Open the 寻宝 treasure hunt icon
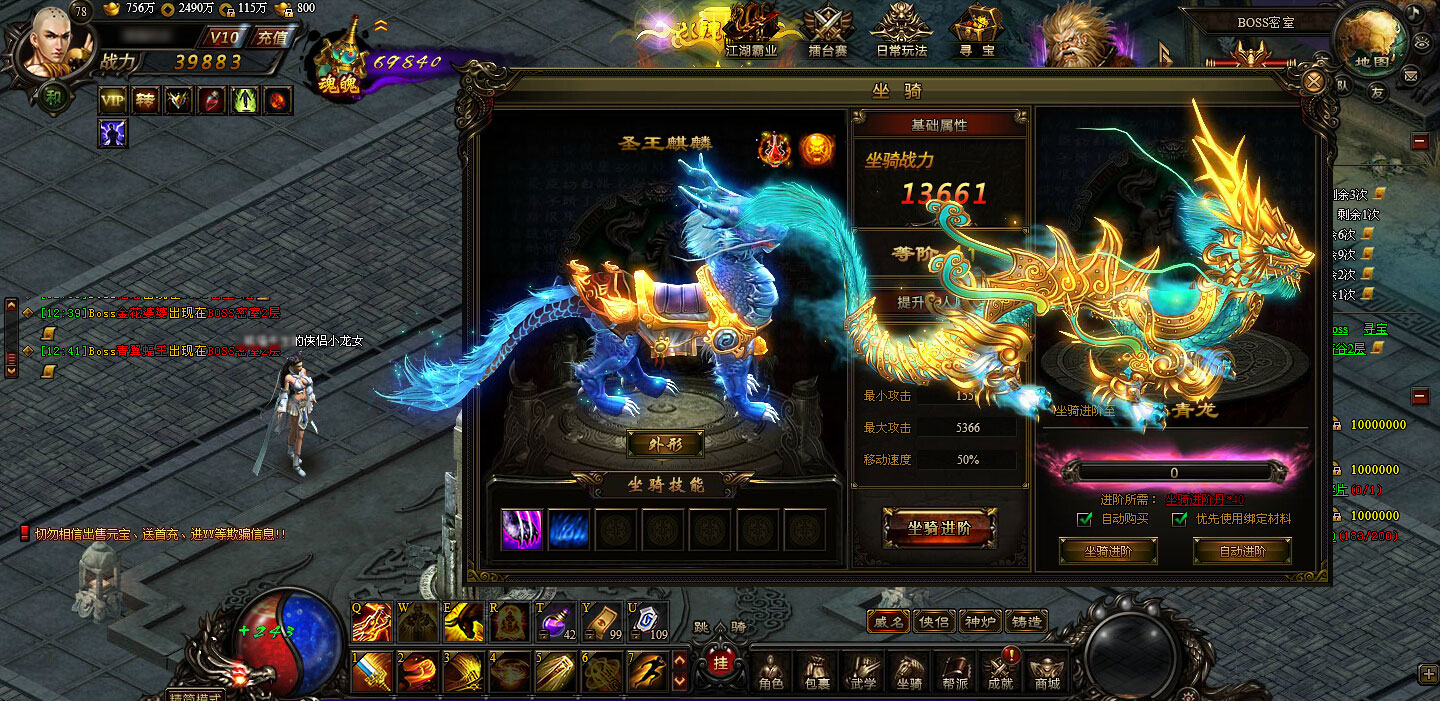 pyautogui.click(x=974, y=32)
